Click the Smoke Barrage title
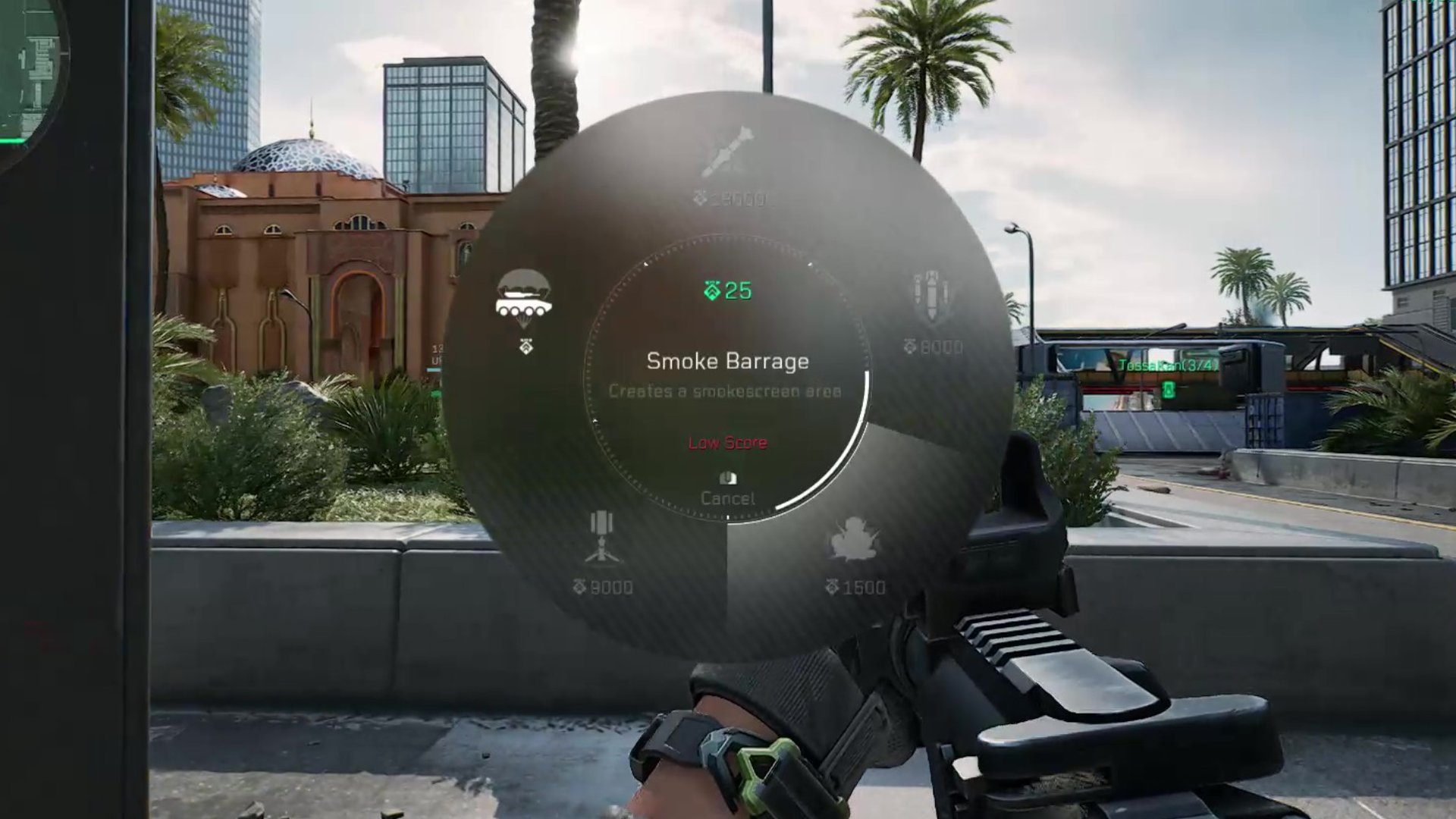The width and height of the screenshot is (1456, 819). click(728, 362)
